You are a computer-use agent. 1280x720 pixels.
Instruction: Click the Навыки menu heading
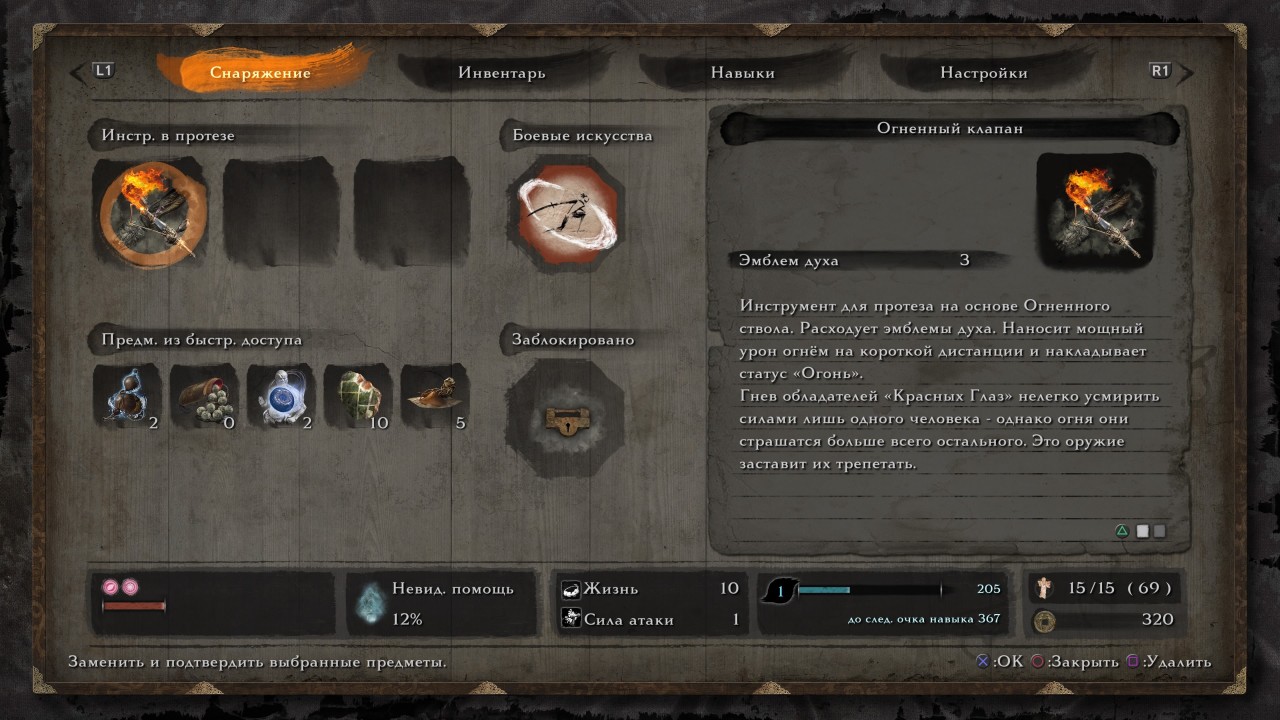pos(742,72)
